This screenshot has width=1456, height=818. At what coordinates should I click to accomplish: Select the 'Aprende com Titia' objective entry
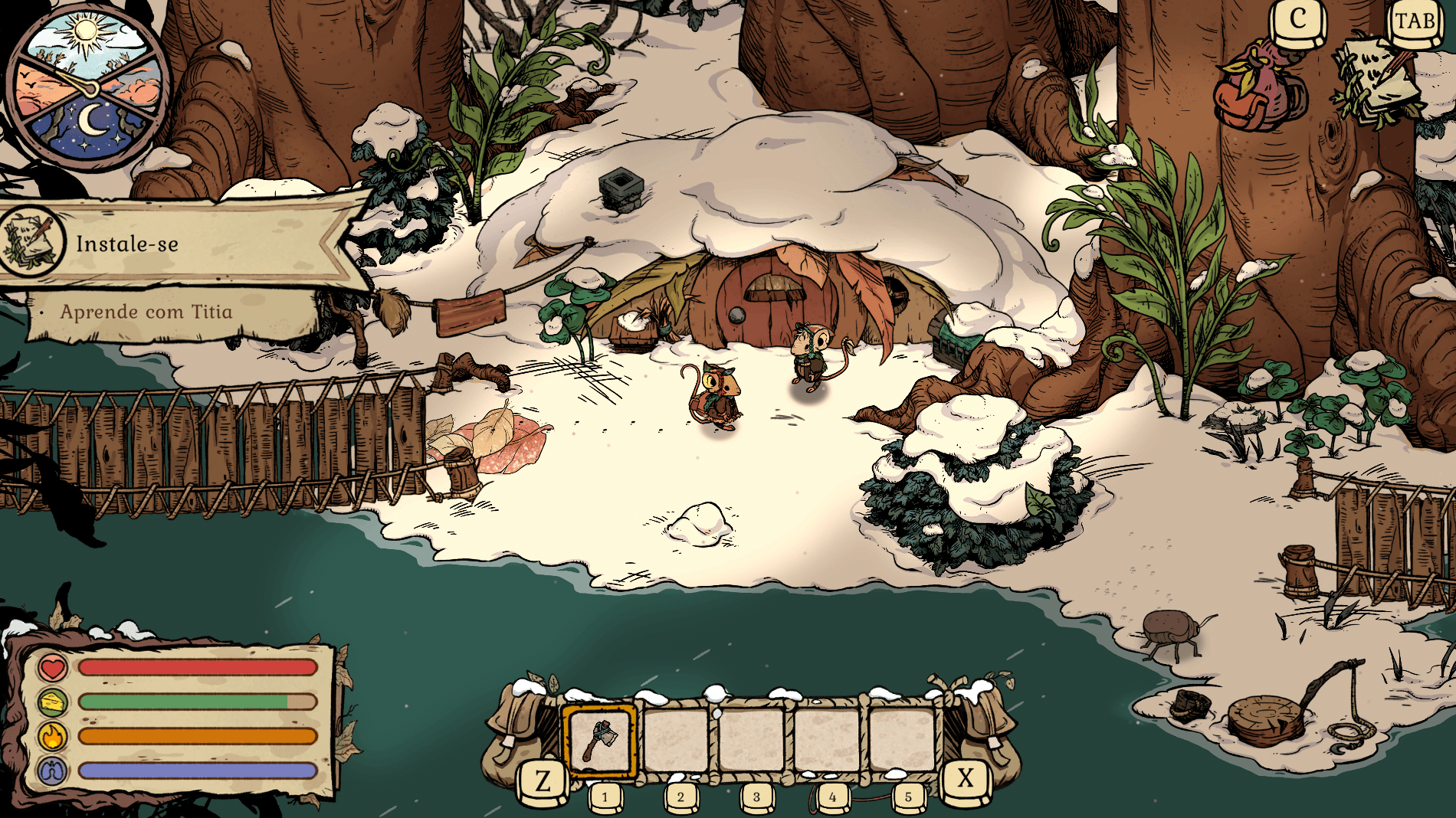[146, 312]
